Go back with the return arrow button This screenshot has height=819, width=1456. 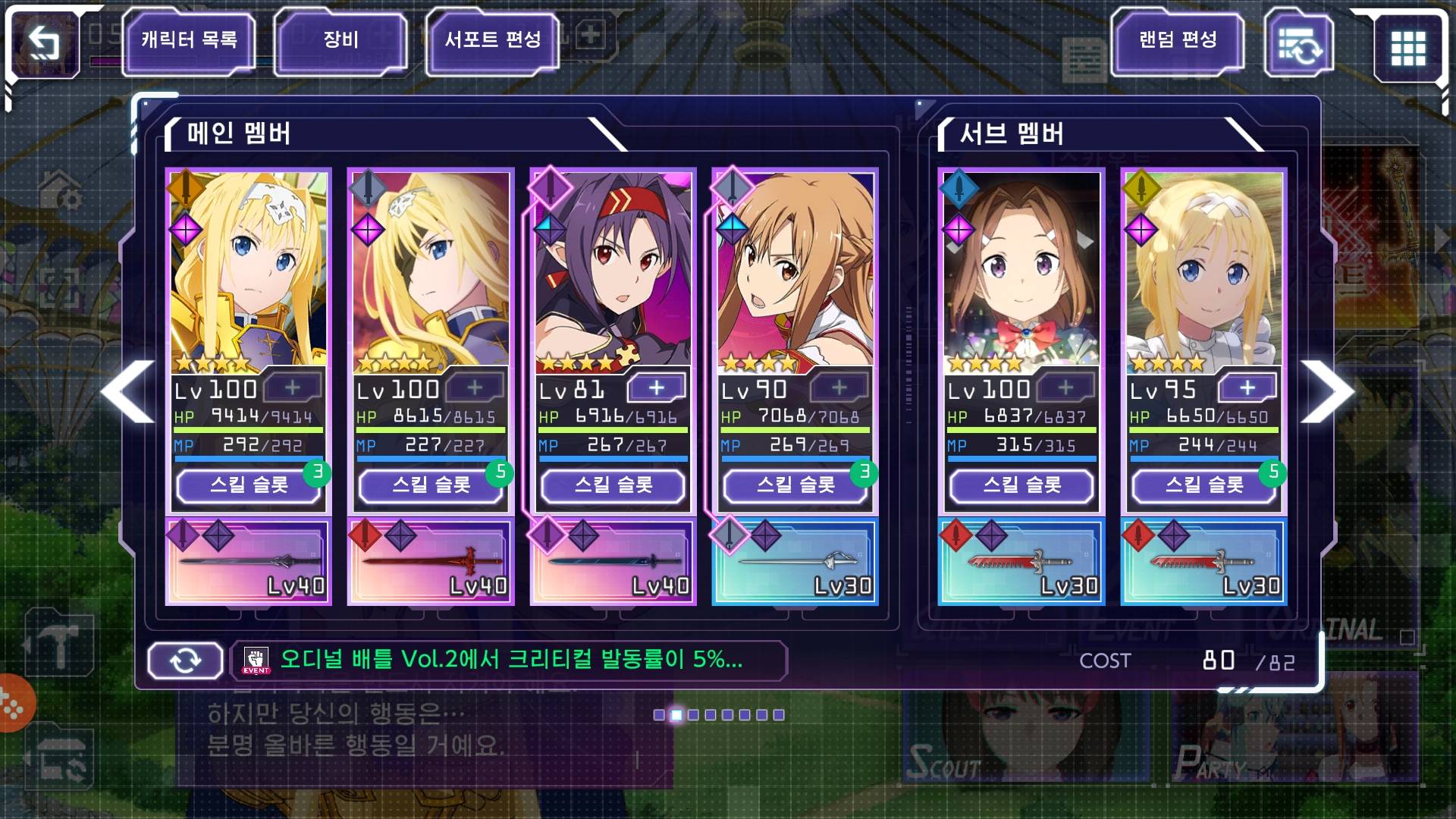click(44, 43)
